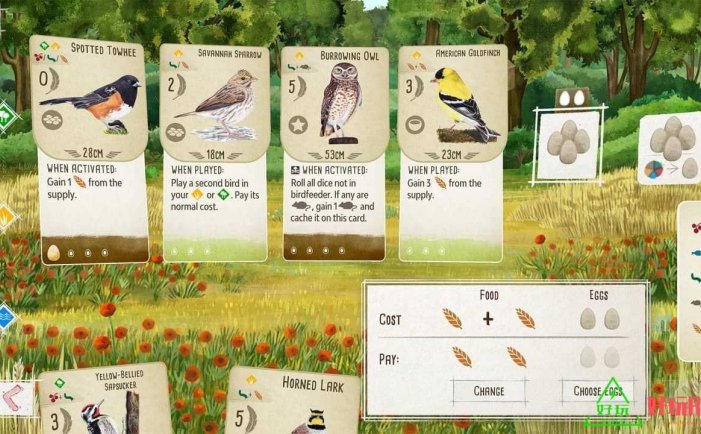Select the highlighted four-egg grassland slot
701x434 pixels.
568,144
